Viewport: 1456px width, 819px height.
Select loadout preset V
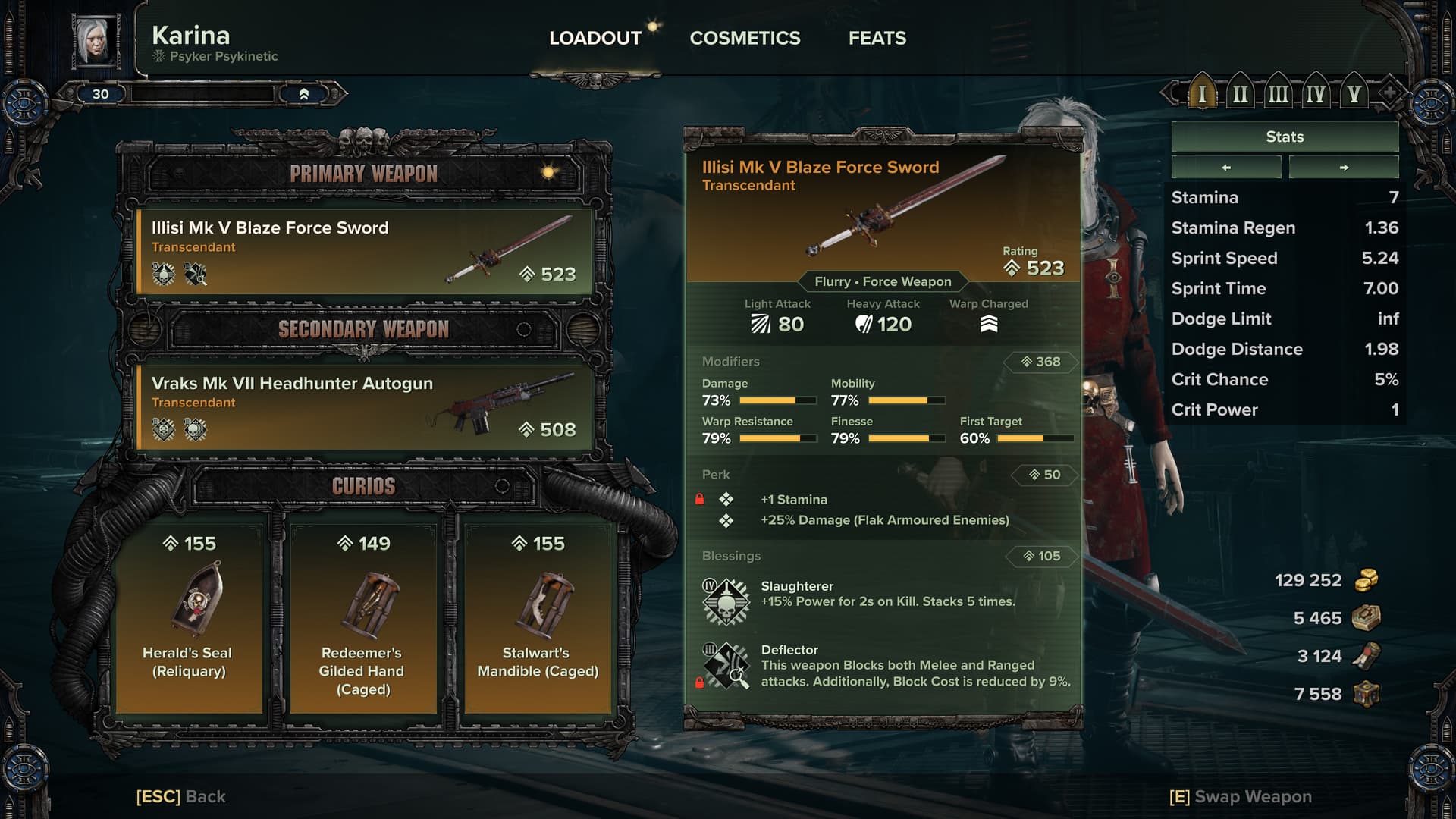point(1354,94)
